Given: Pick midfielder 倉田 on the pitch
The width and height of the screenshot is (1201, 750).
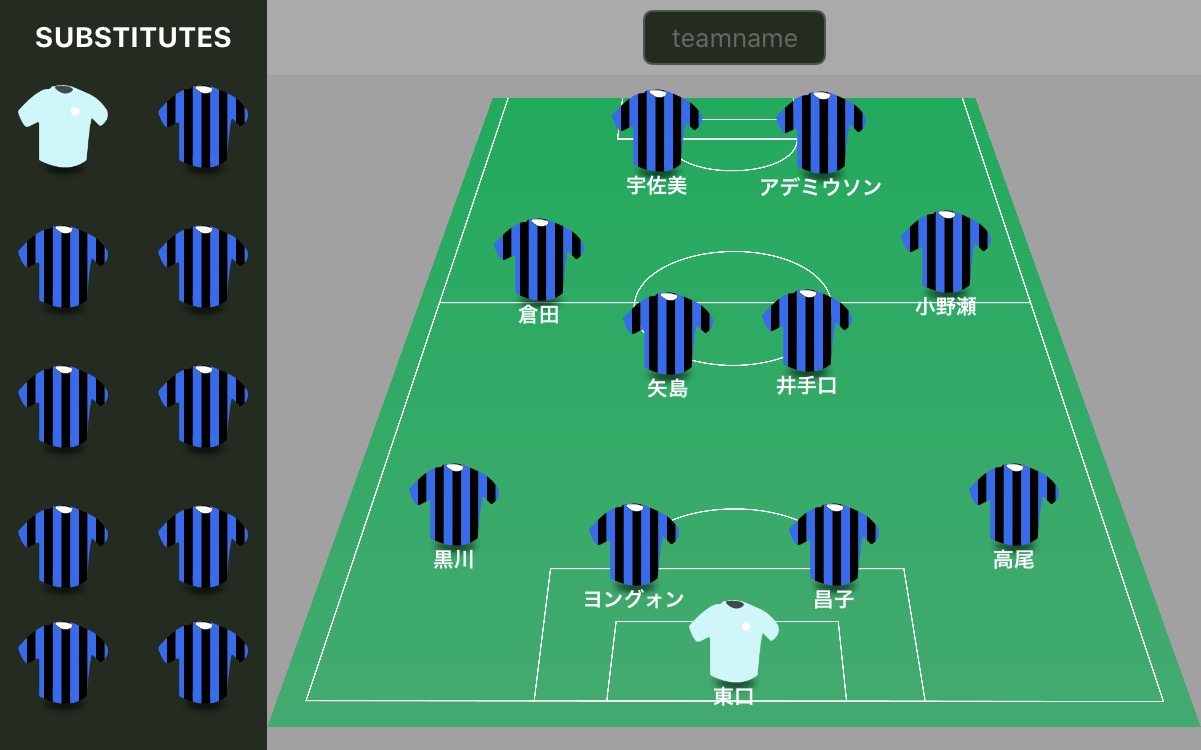Looking at the screenshot, I should (539, 260).
